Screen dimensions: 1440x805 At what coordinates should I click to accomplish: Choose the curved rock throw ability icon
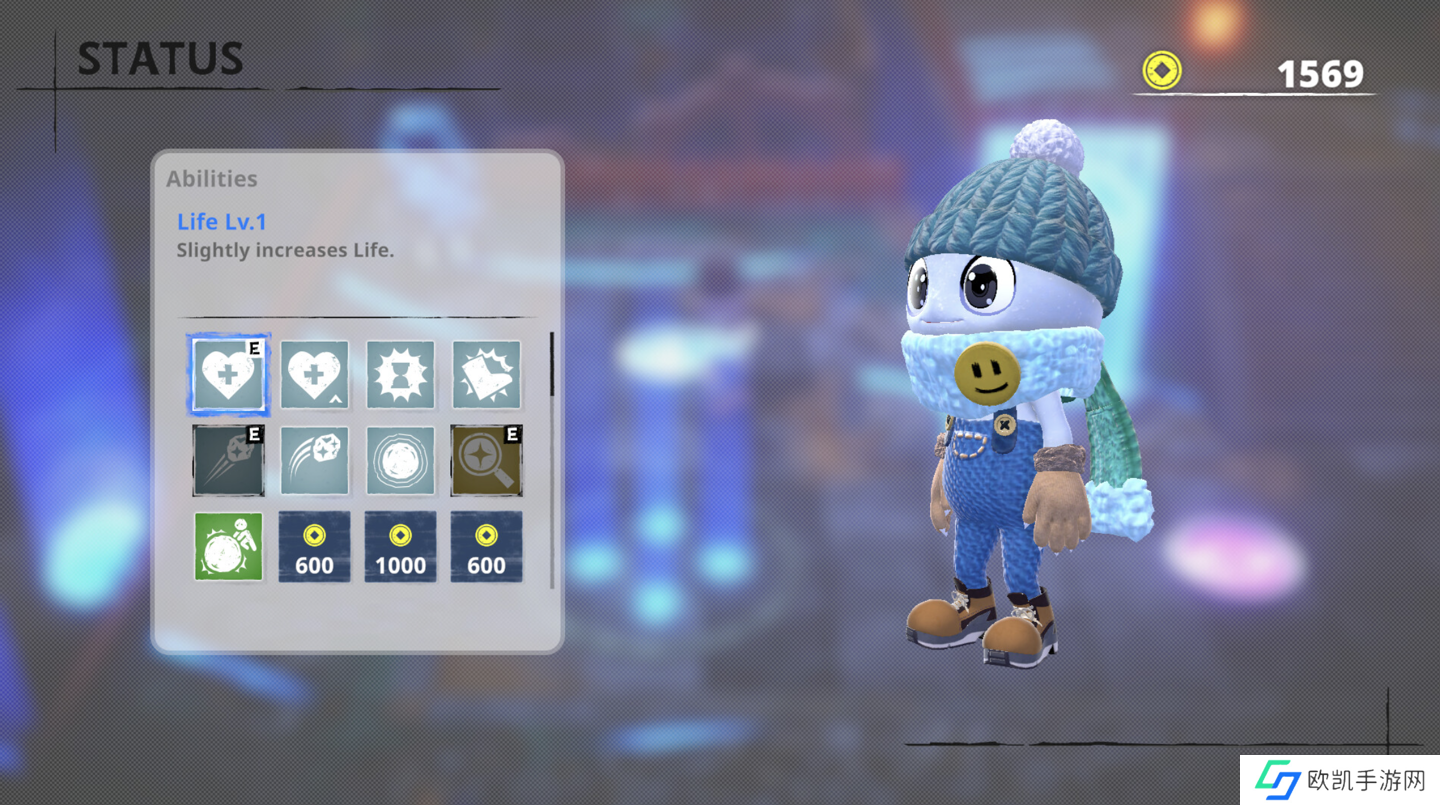click(x=315, y=461)
